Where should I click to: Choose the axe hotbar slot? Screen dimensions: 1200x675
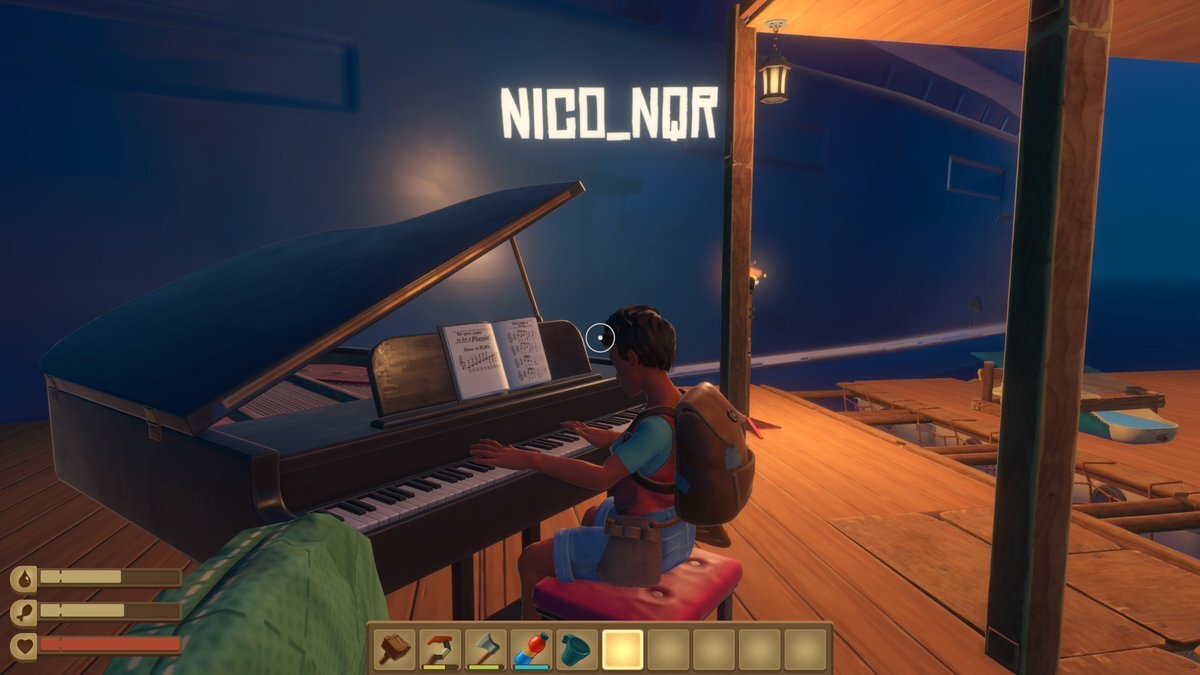(485, 650)
